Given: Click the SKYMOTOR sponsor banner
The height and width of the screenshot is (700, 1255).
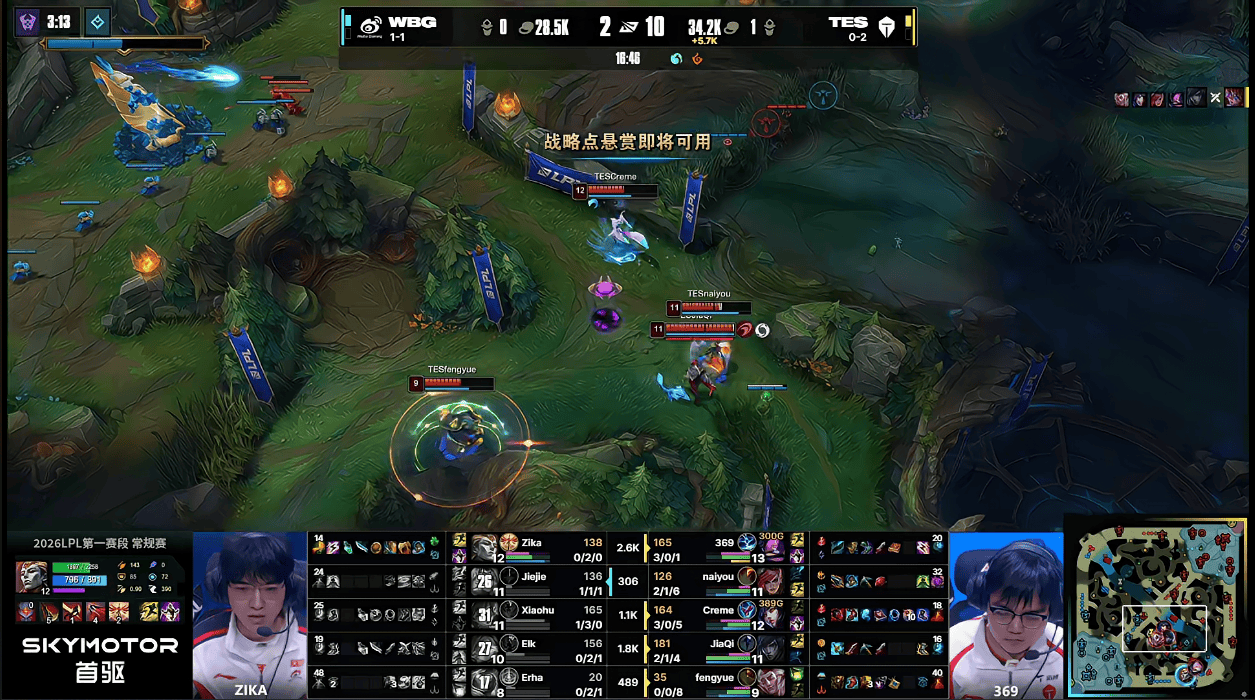Looking at the screenshot, I should [100, 658].
